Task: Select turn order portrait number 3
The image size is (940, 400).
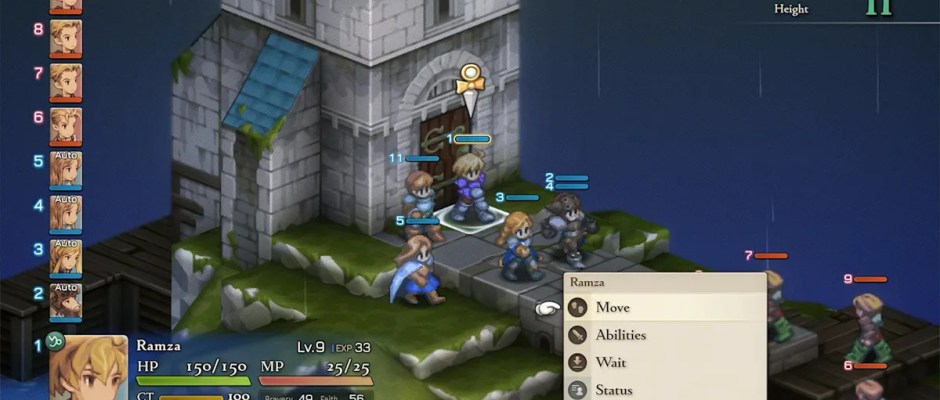Action: click(x=66, y=256)
